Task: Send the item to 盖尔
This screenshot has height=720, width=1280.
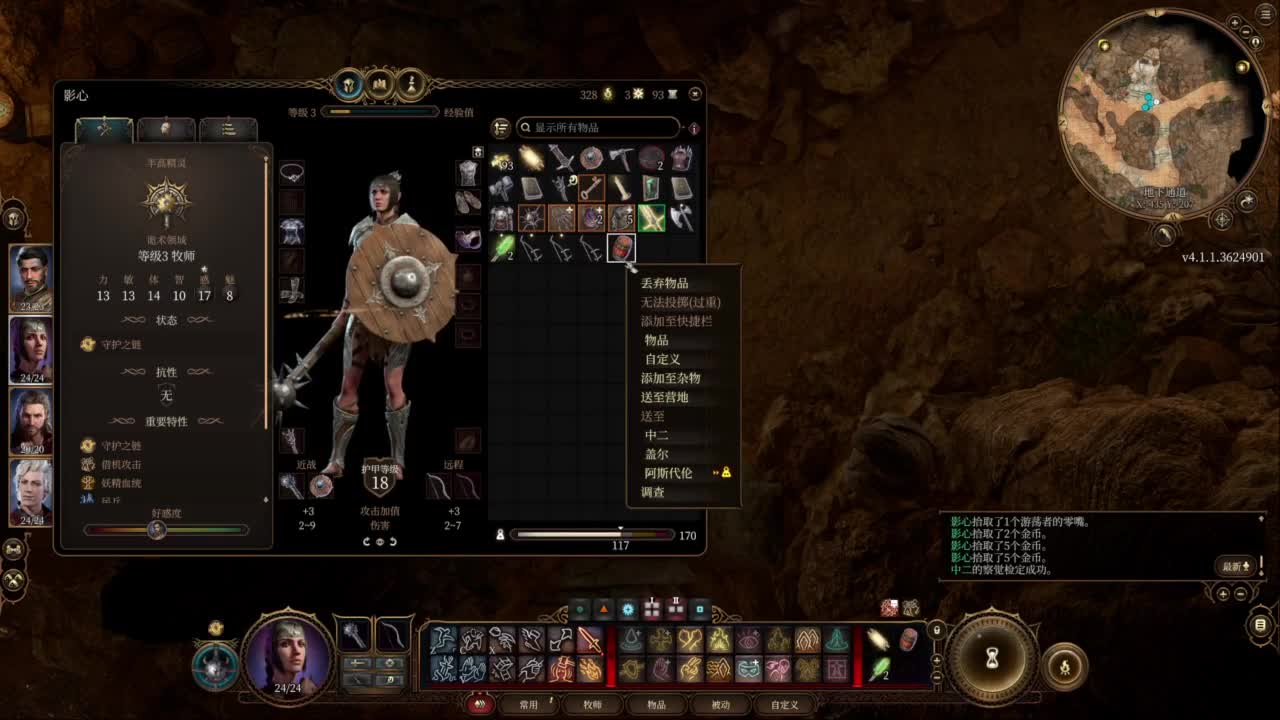Action: tap(657, 454)
